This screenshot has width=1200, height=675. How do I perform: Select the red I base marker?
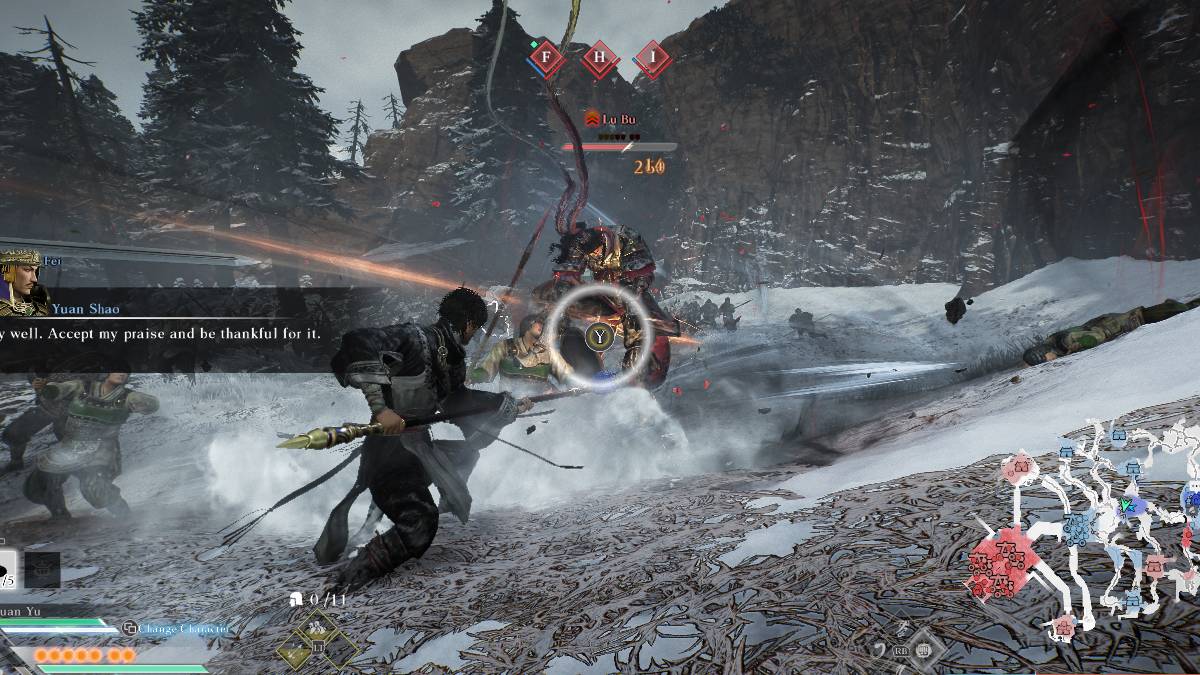click(x=653, y=59)
